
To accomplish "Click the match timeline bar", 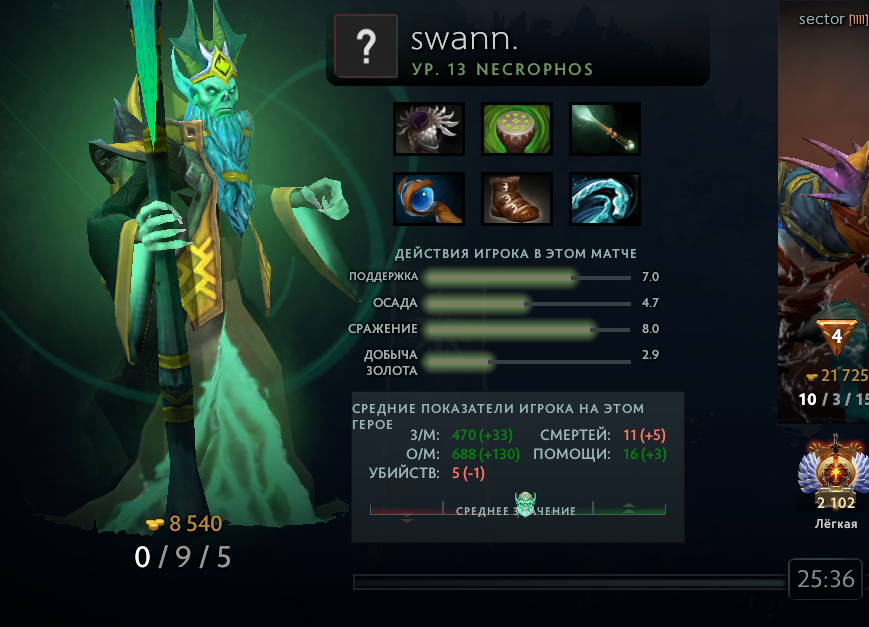I will tap(570, 581).
